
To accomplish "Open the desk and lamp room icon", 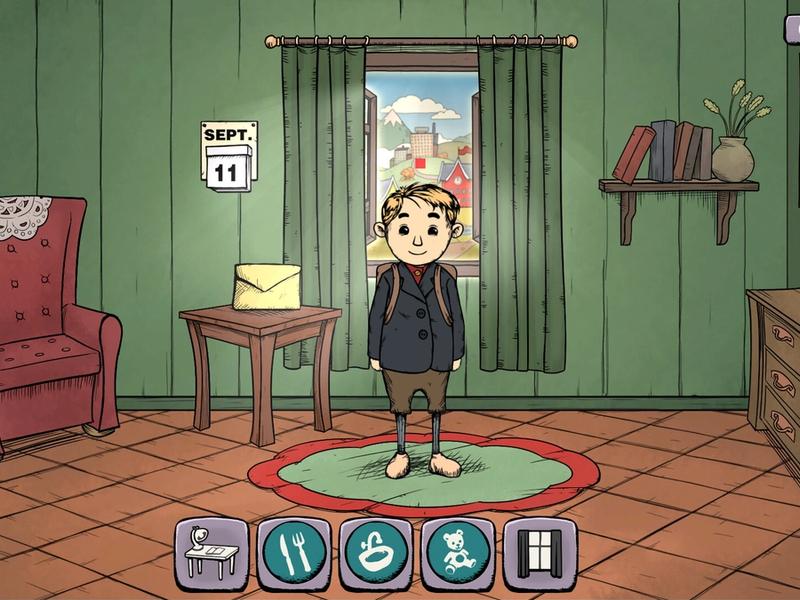I will 207,549.
